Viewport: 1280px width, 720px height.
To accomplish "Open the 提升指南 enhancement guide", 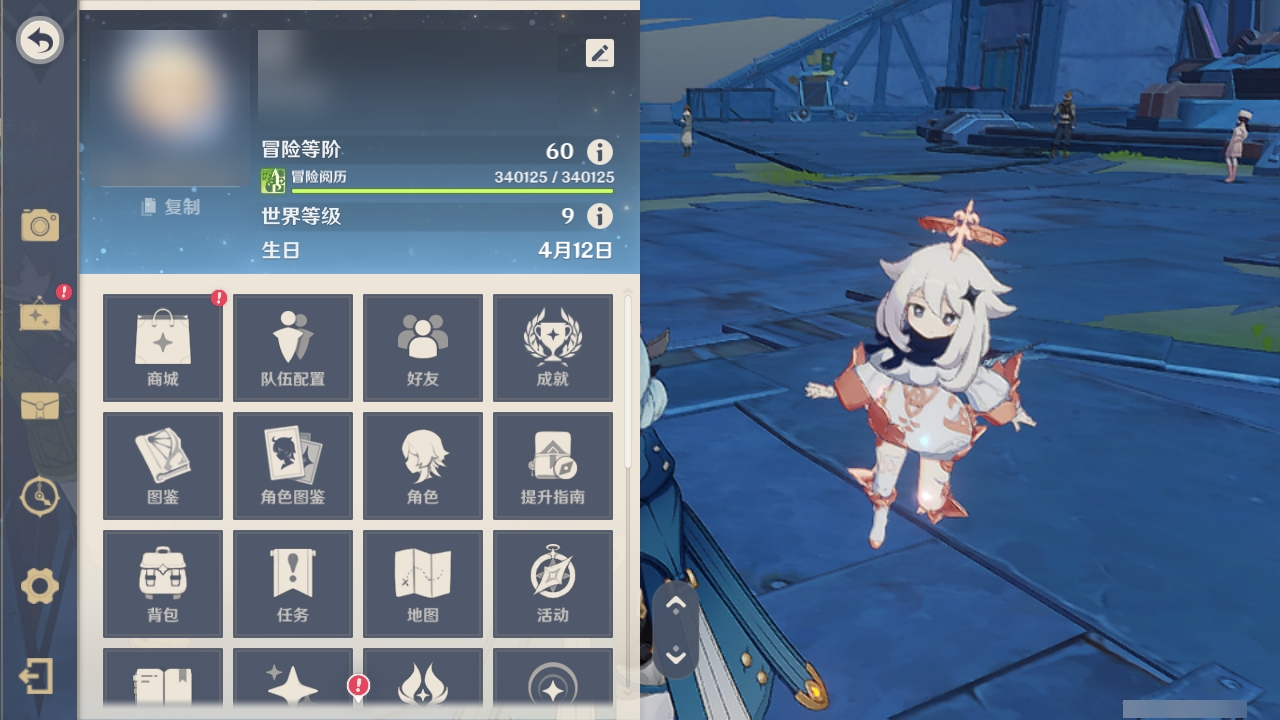I will [x=552, y=465].
